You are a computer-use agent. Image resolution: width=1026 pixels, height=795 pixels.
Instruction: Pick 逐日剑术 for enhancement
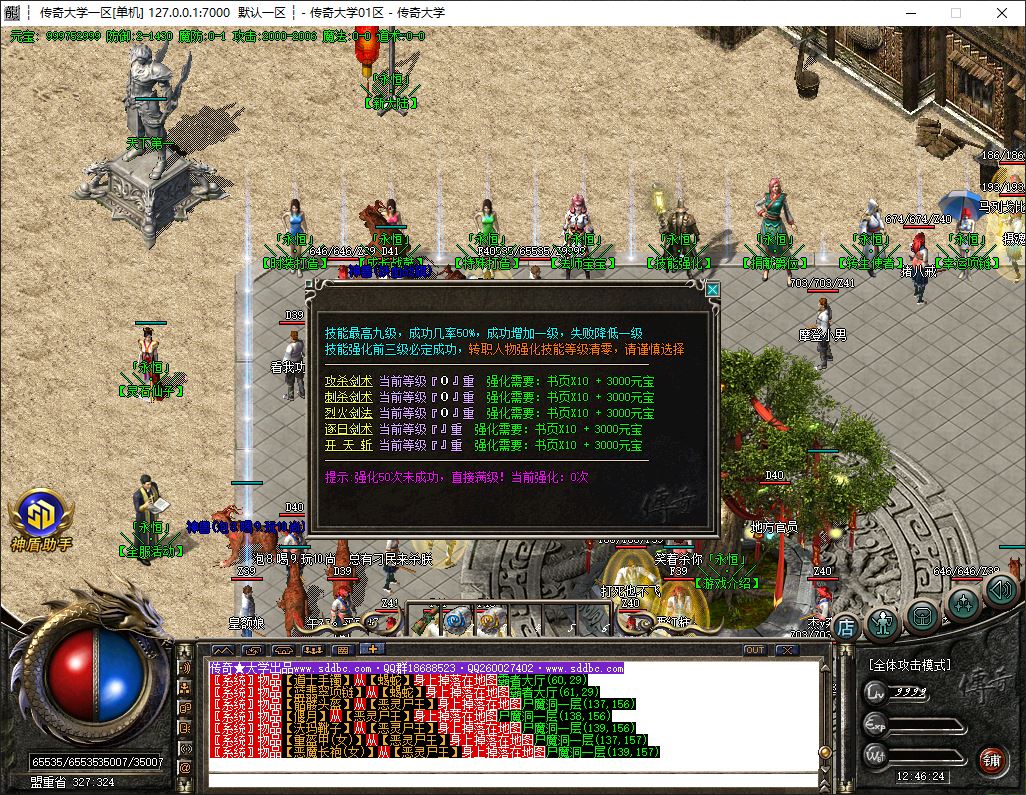point(347,429)
